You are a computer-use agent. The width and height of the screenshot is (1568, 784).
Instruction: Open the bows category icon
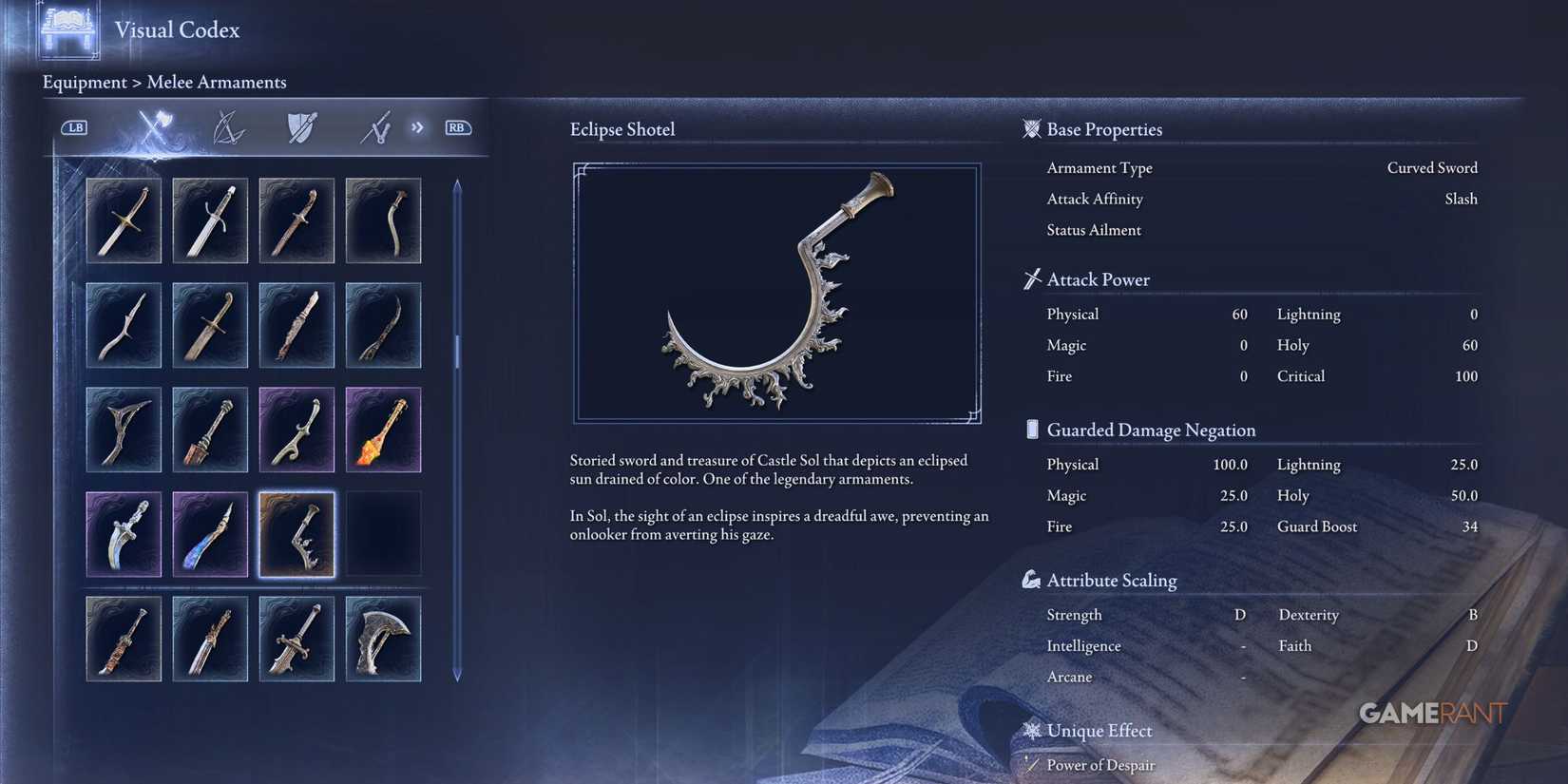(x=229, y=127)
